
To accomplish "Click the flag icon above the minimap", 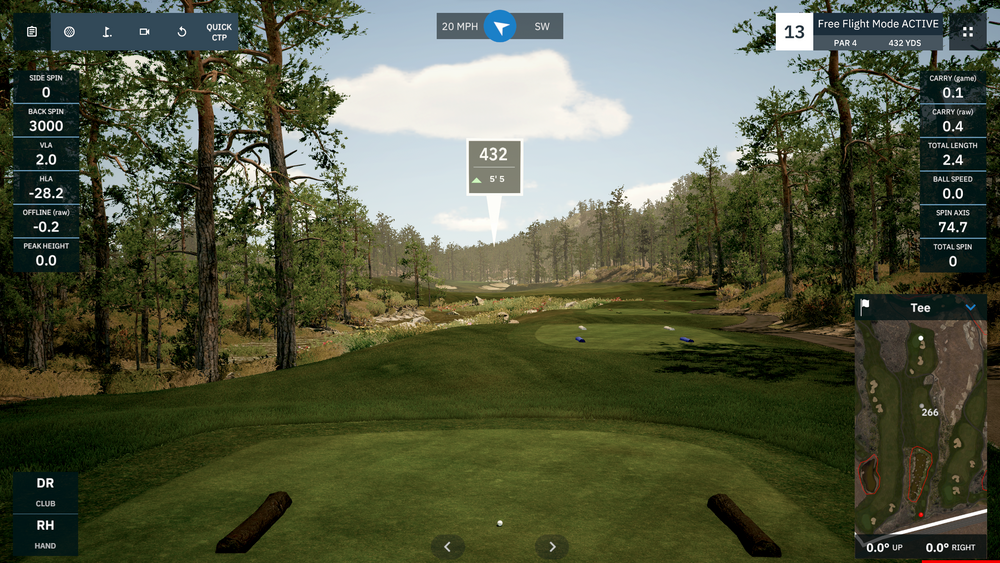I will (x=866, y=308).
